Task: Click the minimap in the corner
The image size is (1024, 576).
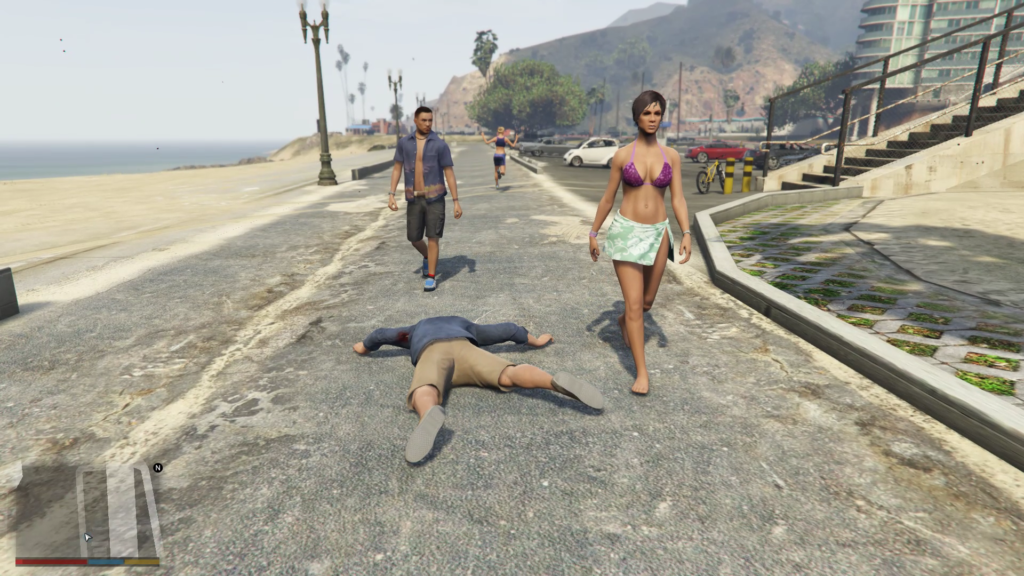Action: pyautogui.click(x=87, y=510)
